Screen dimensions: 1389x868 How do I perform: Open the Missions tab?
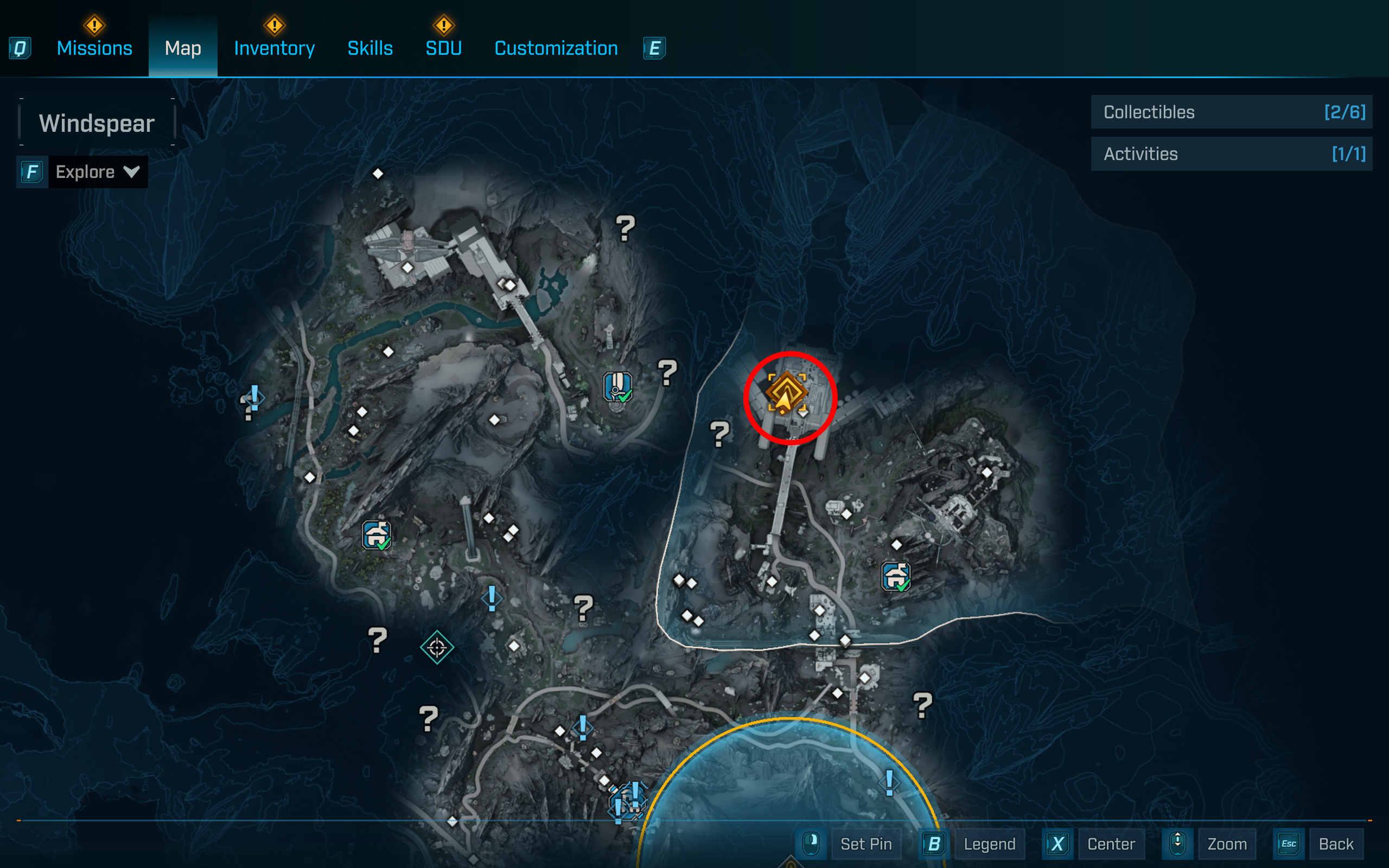tap(94, 48)
